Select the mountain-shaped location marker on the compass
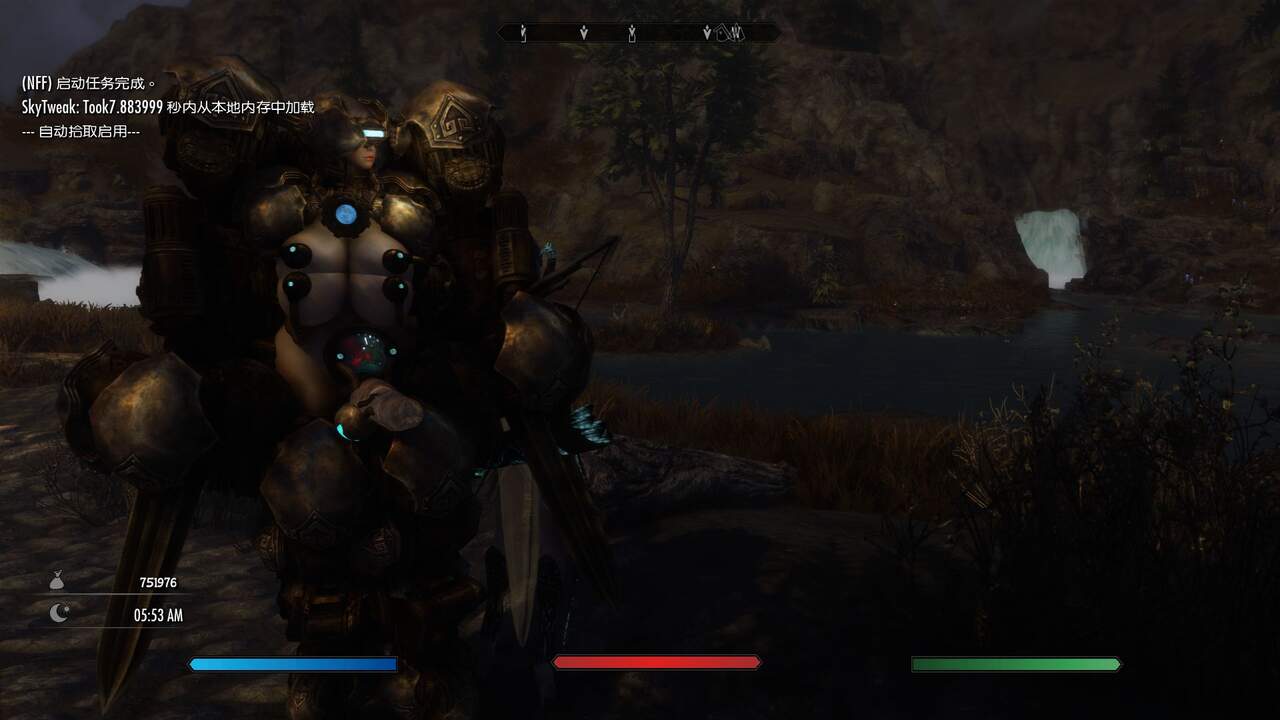The height and width of the screenshot is (720, 1280). pos(736,33)
